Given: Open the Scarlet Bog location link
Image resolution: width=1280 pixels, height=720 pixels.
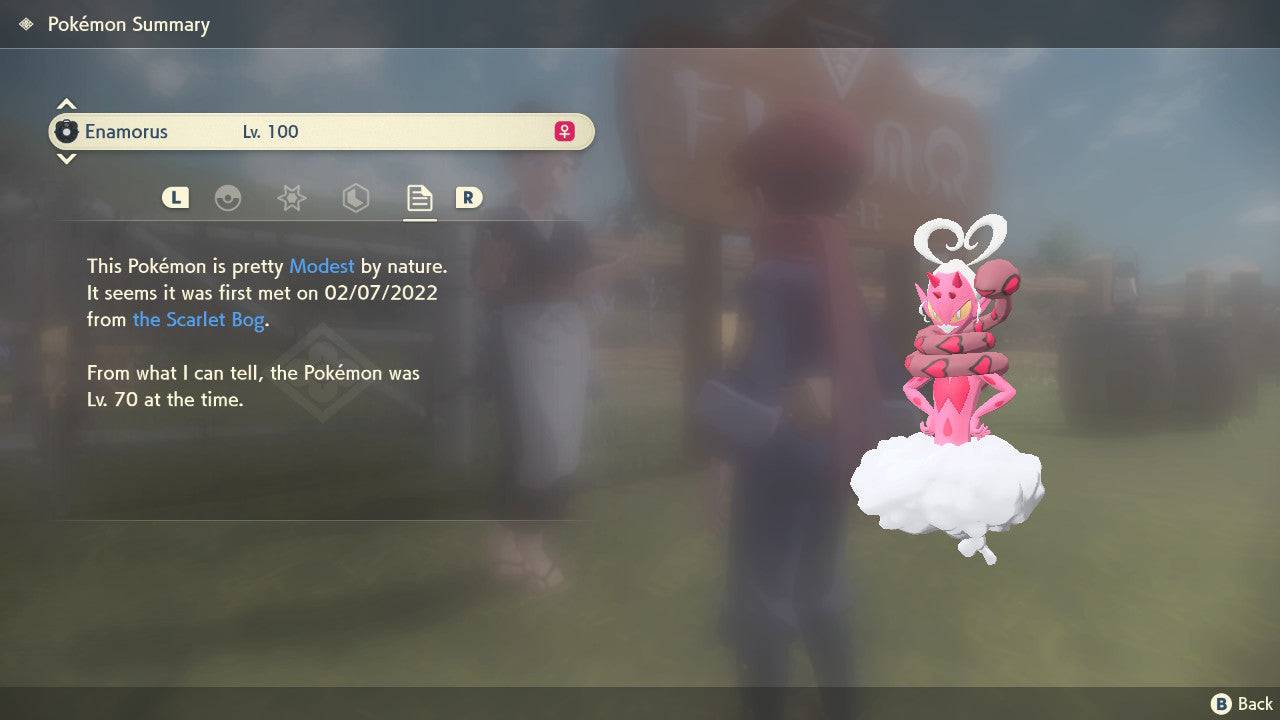Looking at the screenshot, I should (198, 319).
